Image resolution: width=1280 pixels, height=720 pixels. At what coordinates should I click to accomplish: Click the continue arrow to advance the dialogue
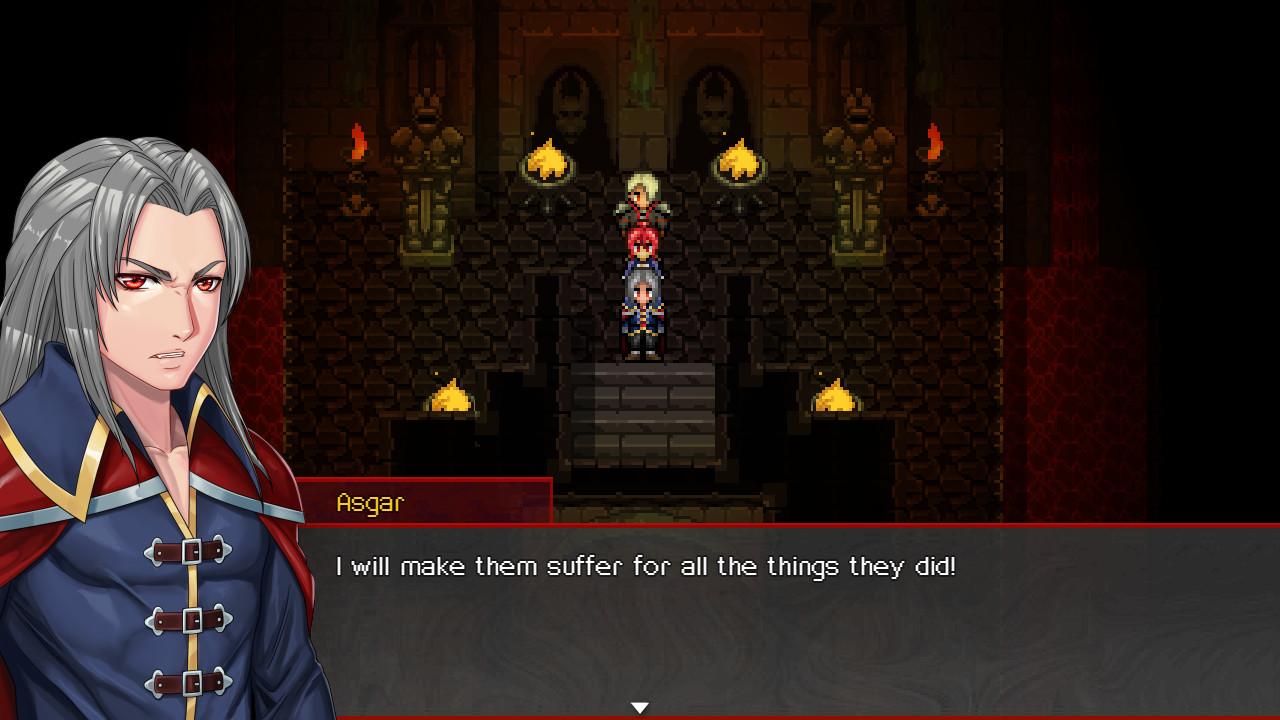tap(640, 707)
